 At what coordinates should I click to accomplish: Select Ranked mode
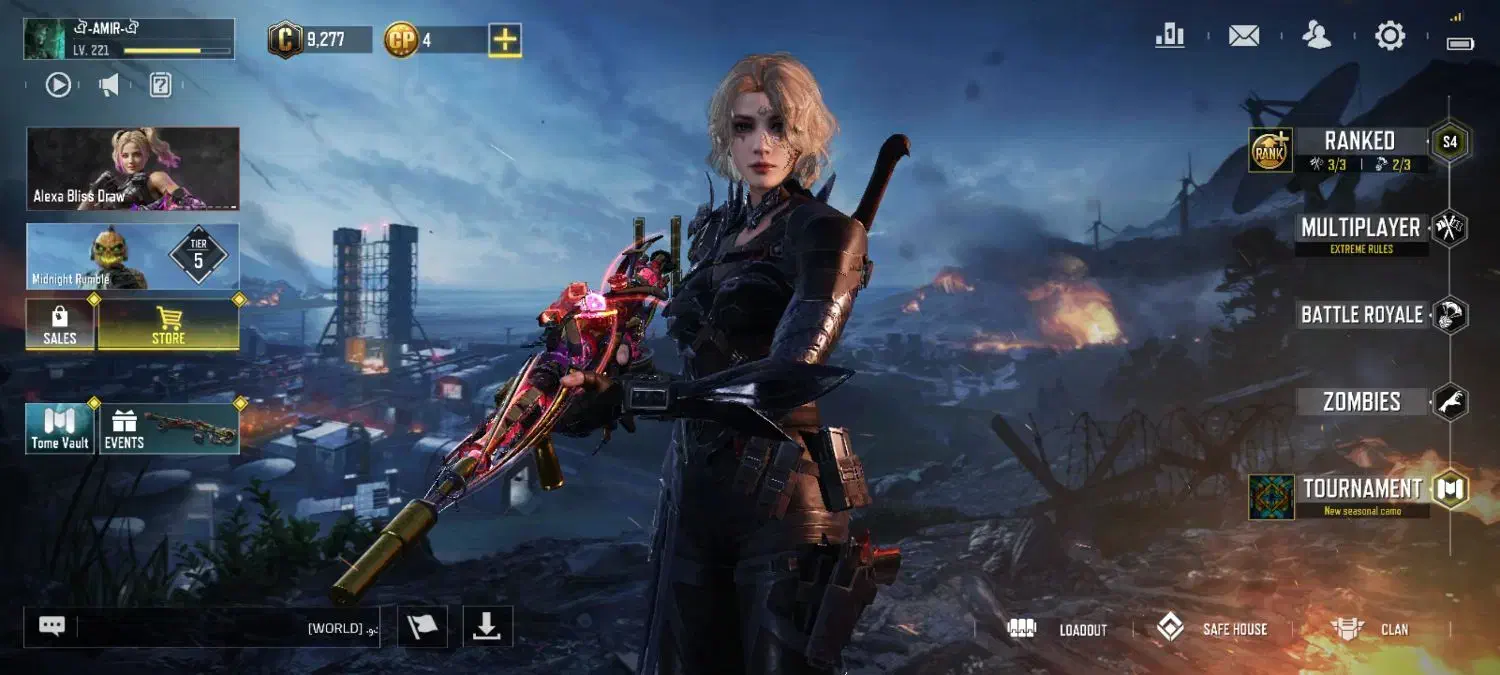[1358, 148]
